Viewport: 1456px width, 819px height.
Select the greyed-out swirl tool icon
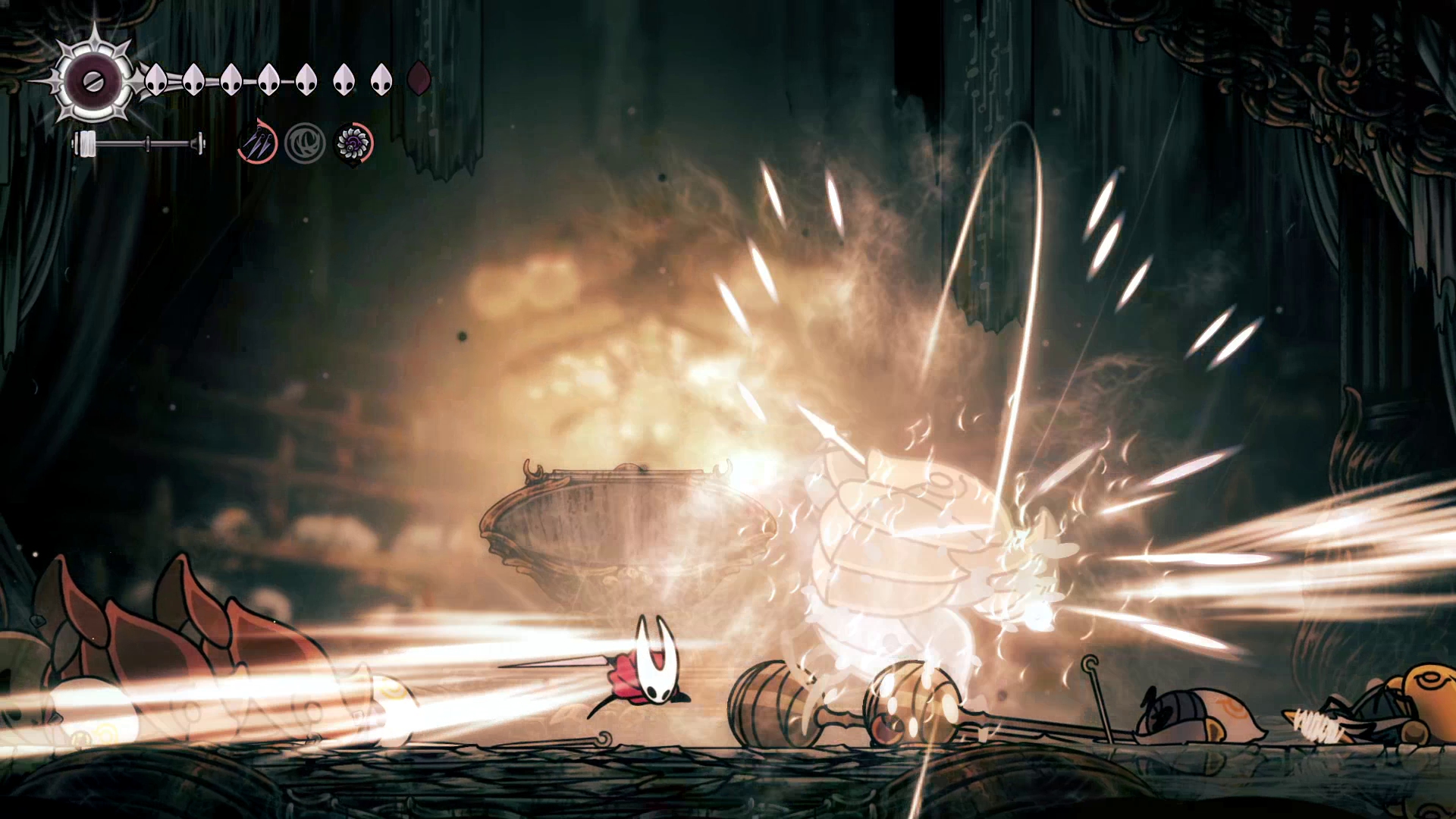coord(305,143)
